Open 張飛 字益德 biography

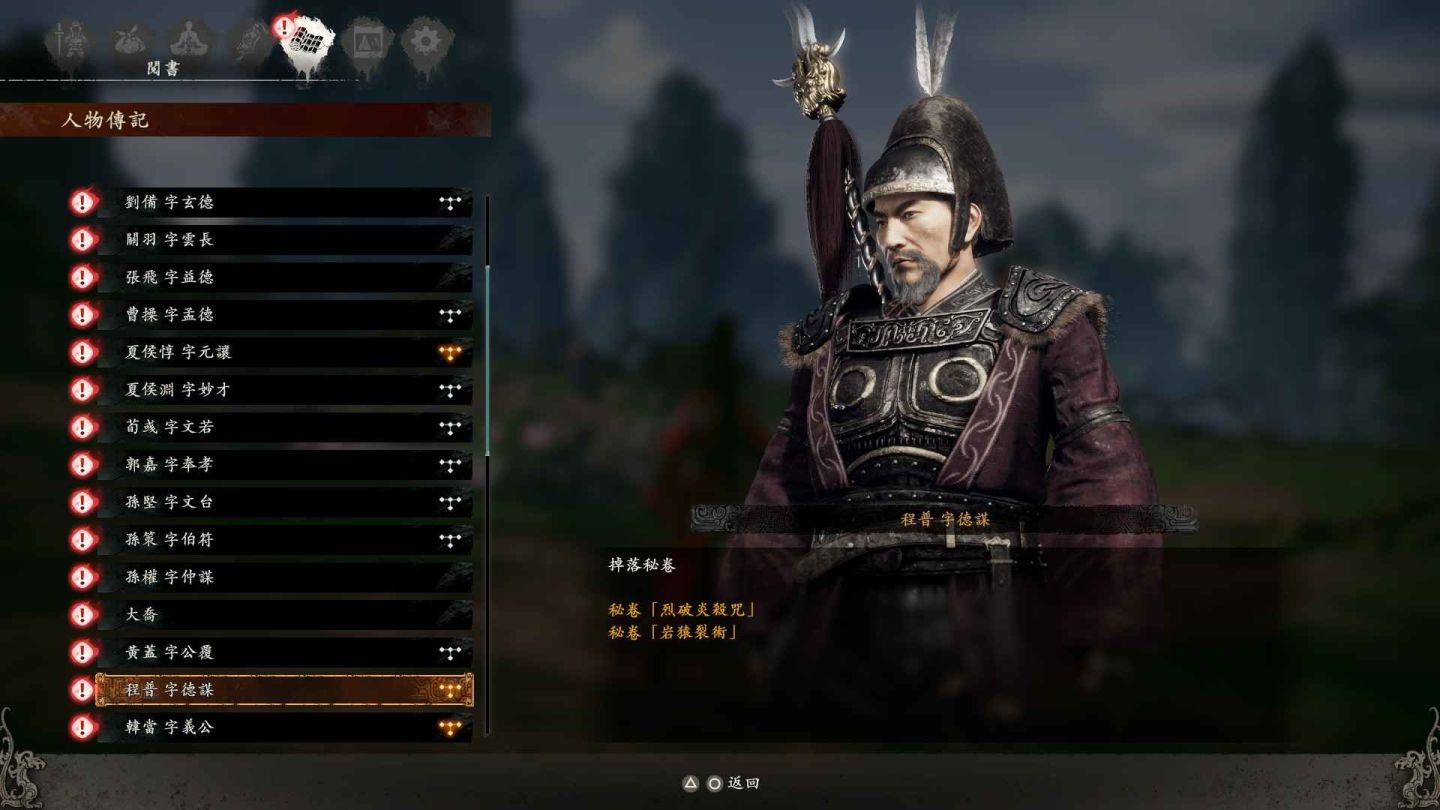point(283,277)
